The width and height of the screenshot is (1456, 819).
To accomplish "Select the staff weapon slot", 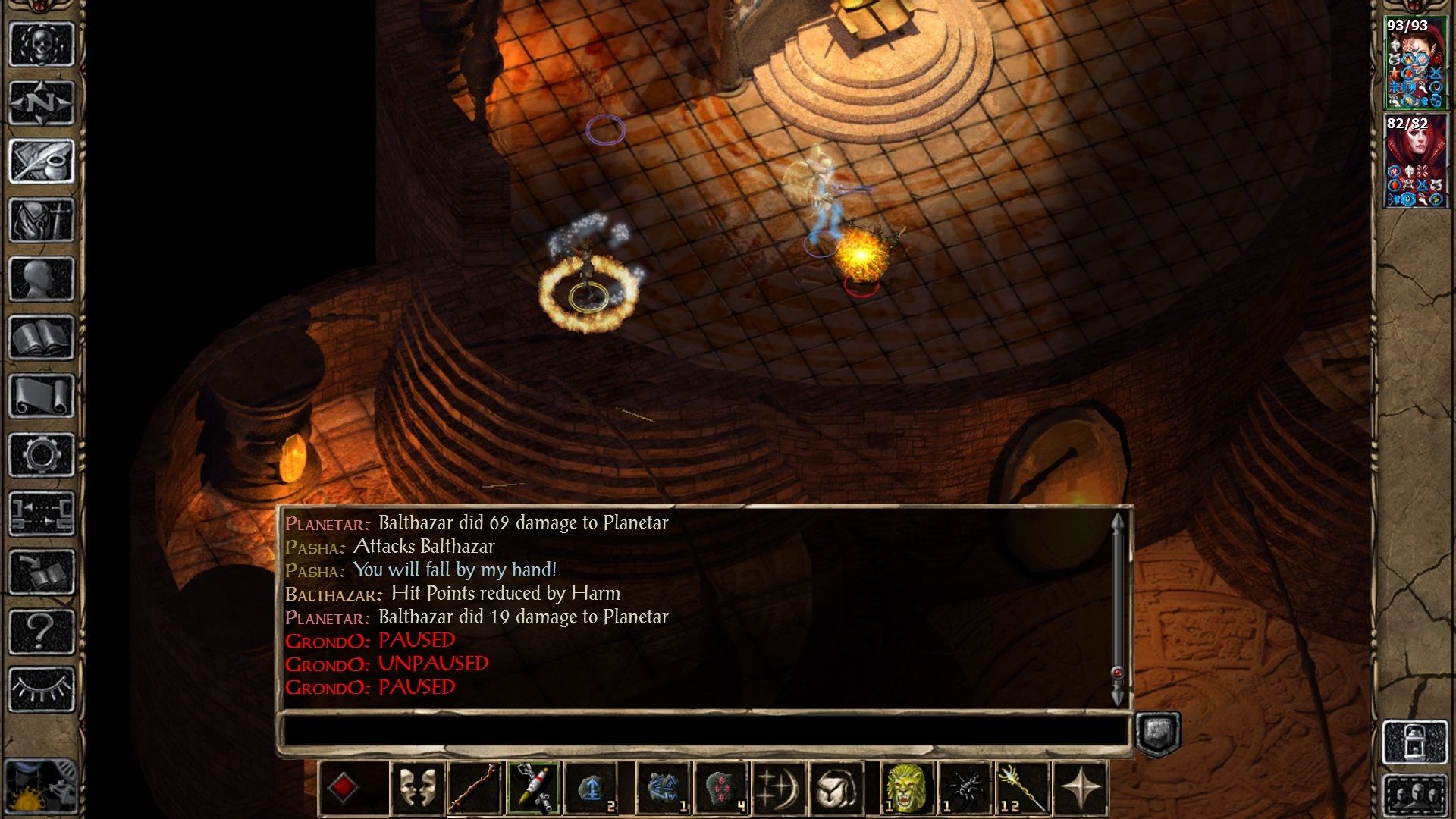I will (x=475, y=789).
